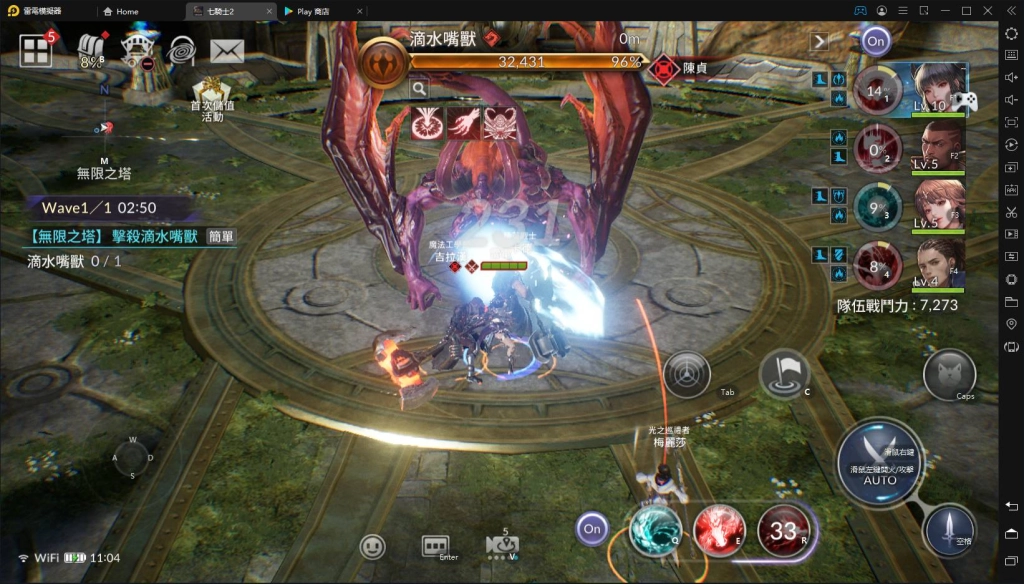This screenshot has height=584, width=1024.
Task: Open the treasure chest inventory icon
Action: click(93, 49)
